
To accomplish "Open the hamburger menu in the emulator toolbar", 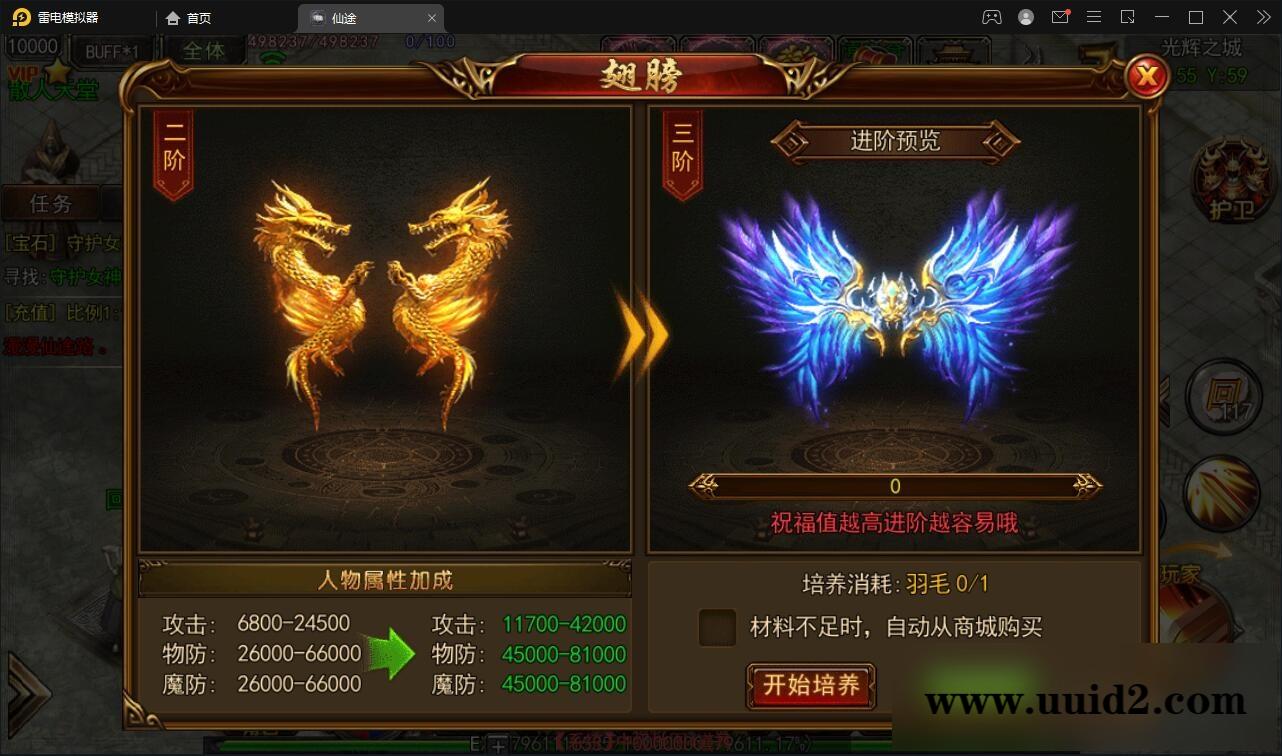I will click(1094, 17).
